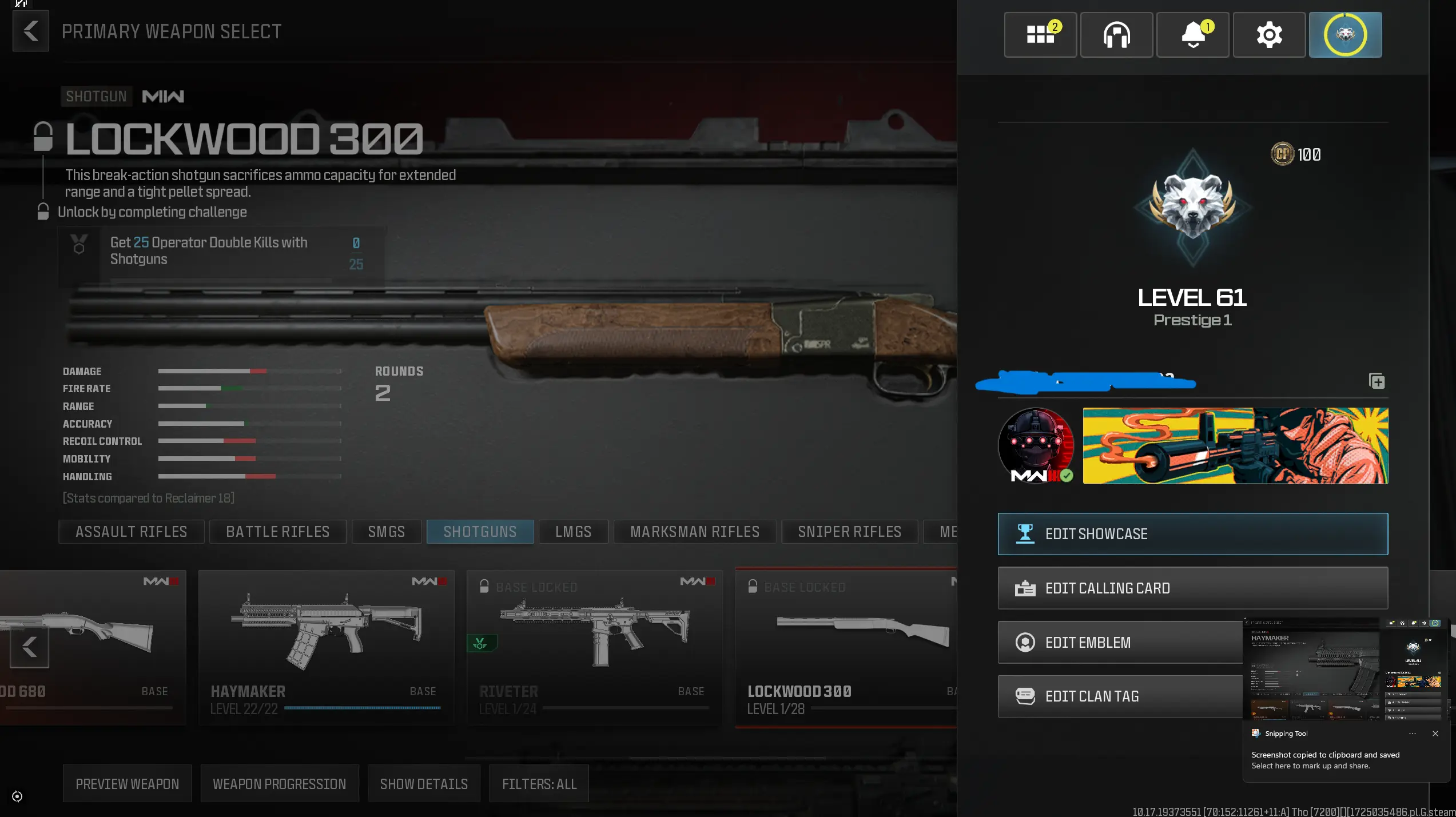Image resolution: width=1456 pixels, height=817 pixels.
Task: Go back using the Primary Weapon Select arrow
Action: pos(31,31)
